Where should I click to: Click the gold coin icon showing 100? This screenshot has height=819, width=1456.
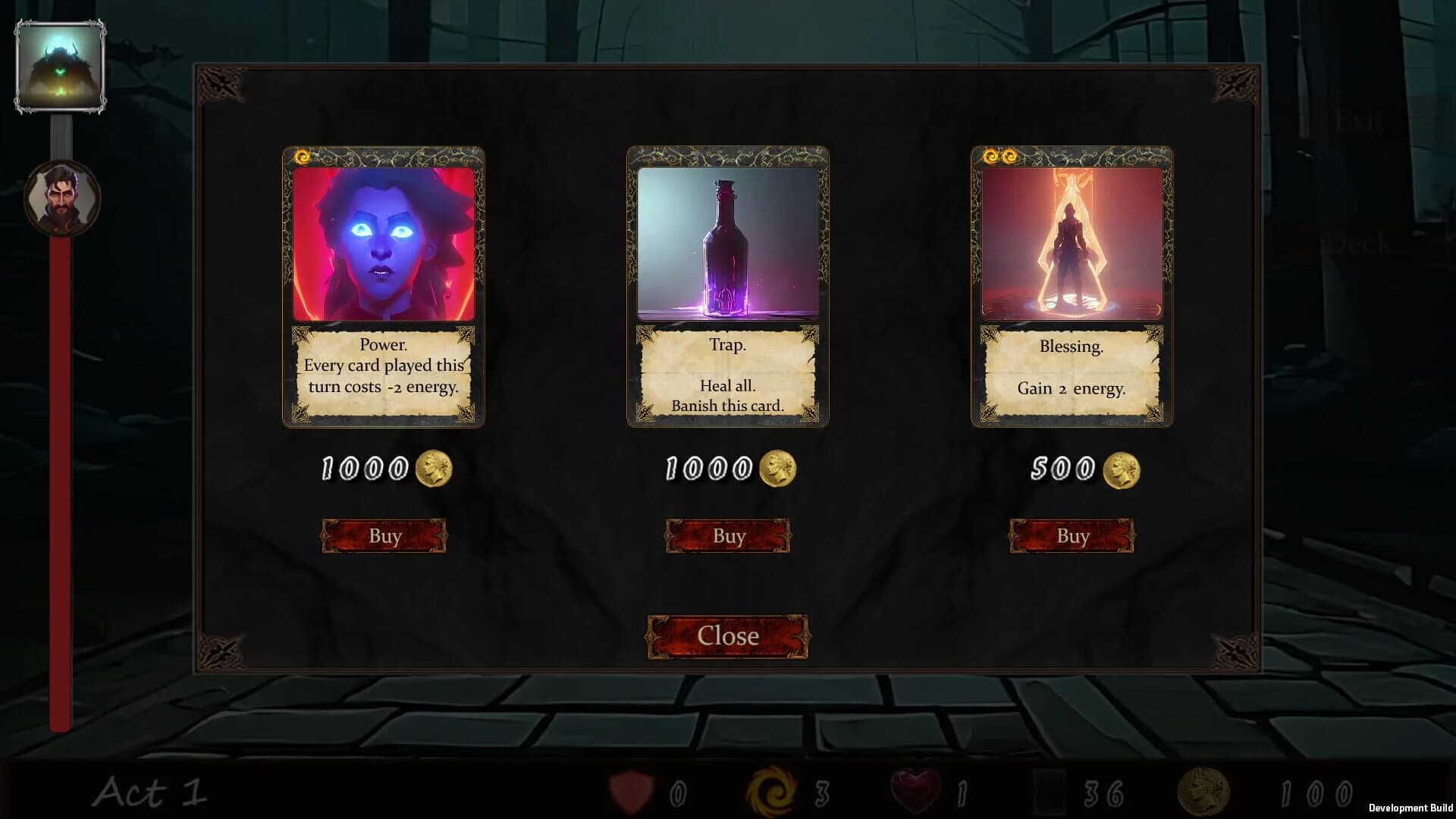[x=1206, y=791]
